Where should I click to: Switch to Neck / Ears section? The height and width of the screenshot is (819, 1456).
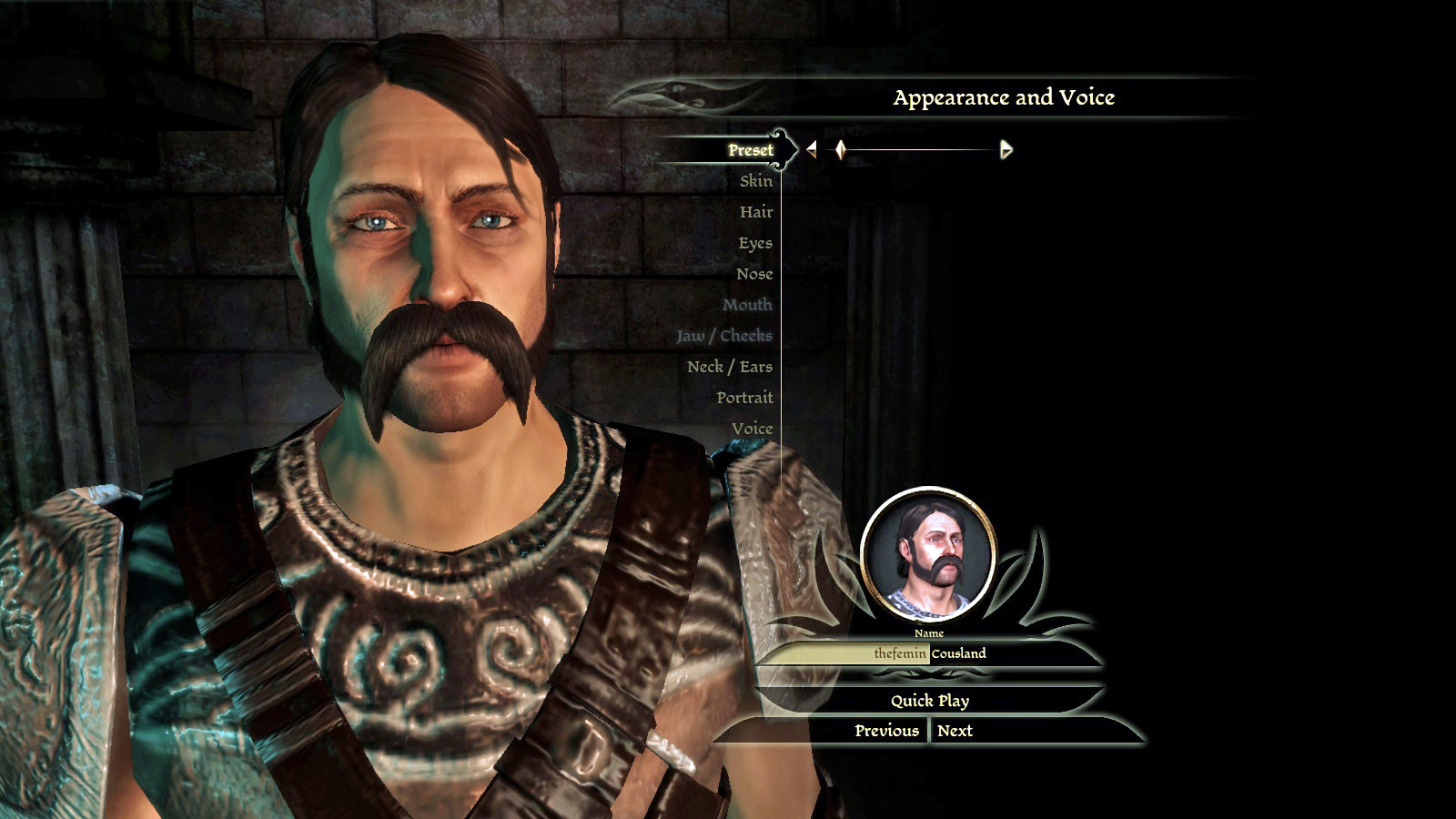point(729,367)
